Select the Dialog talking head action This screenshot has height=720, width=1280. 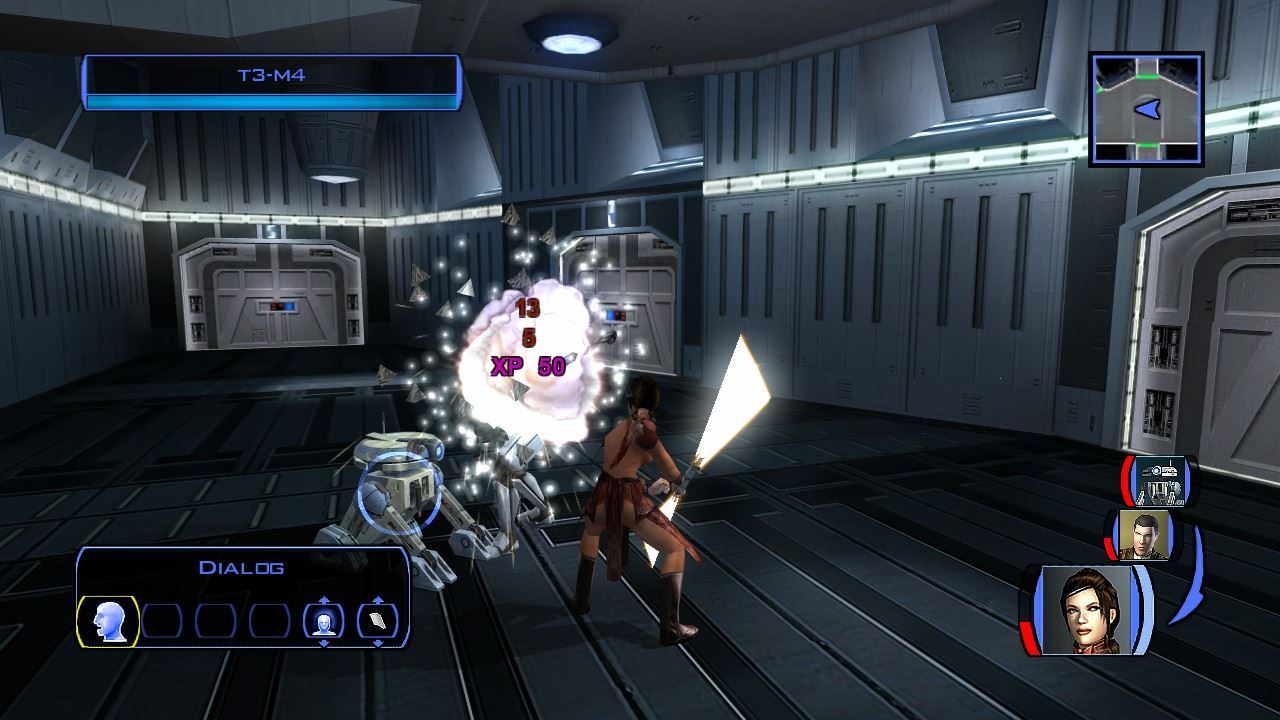pos(107,621)
